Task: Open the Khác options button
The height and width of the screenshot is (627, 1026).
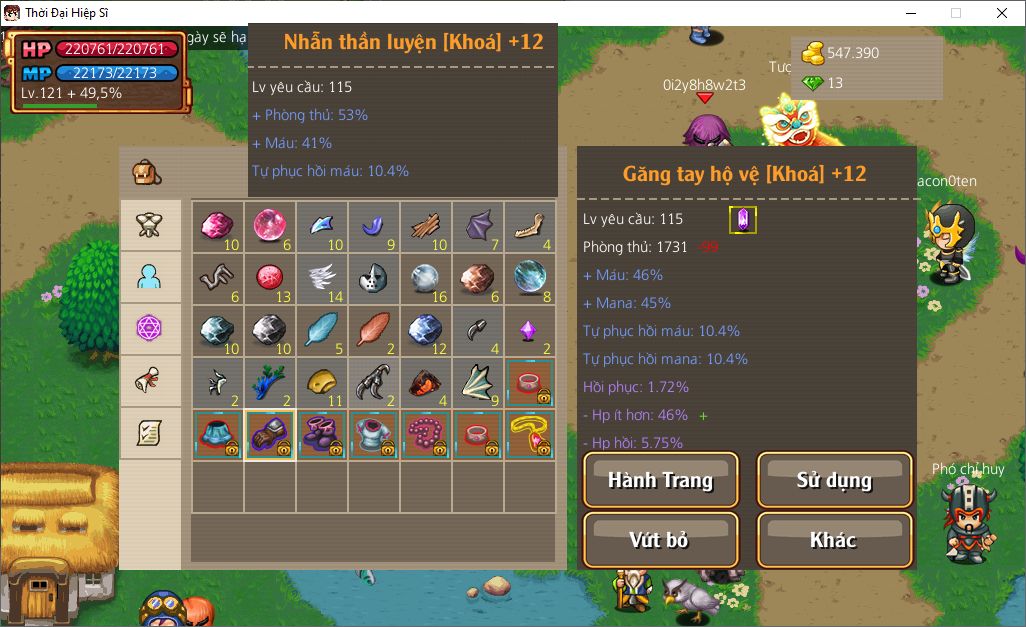Action: pyautogui.click(x=834, y=540)
